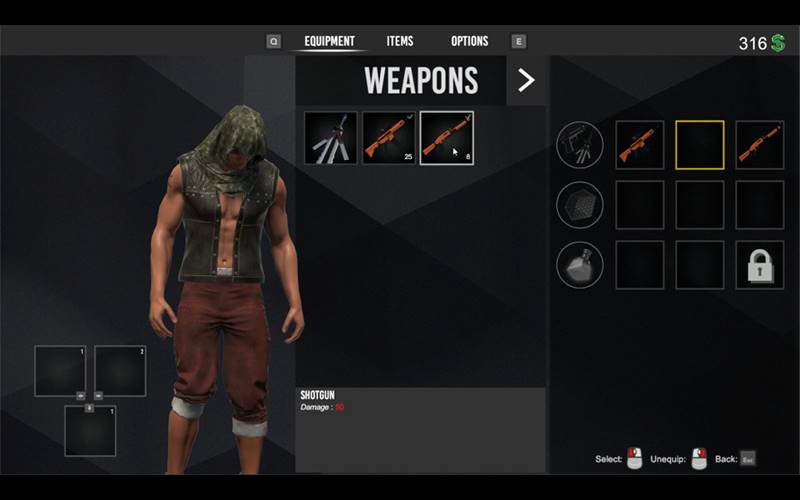This screenshot has height=500, width=800.
Task: Go to the Options tab
Action: click(x=469, y=41)
